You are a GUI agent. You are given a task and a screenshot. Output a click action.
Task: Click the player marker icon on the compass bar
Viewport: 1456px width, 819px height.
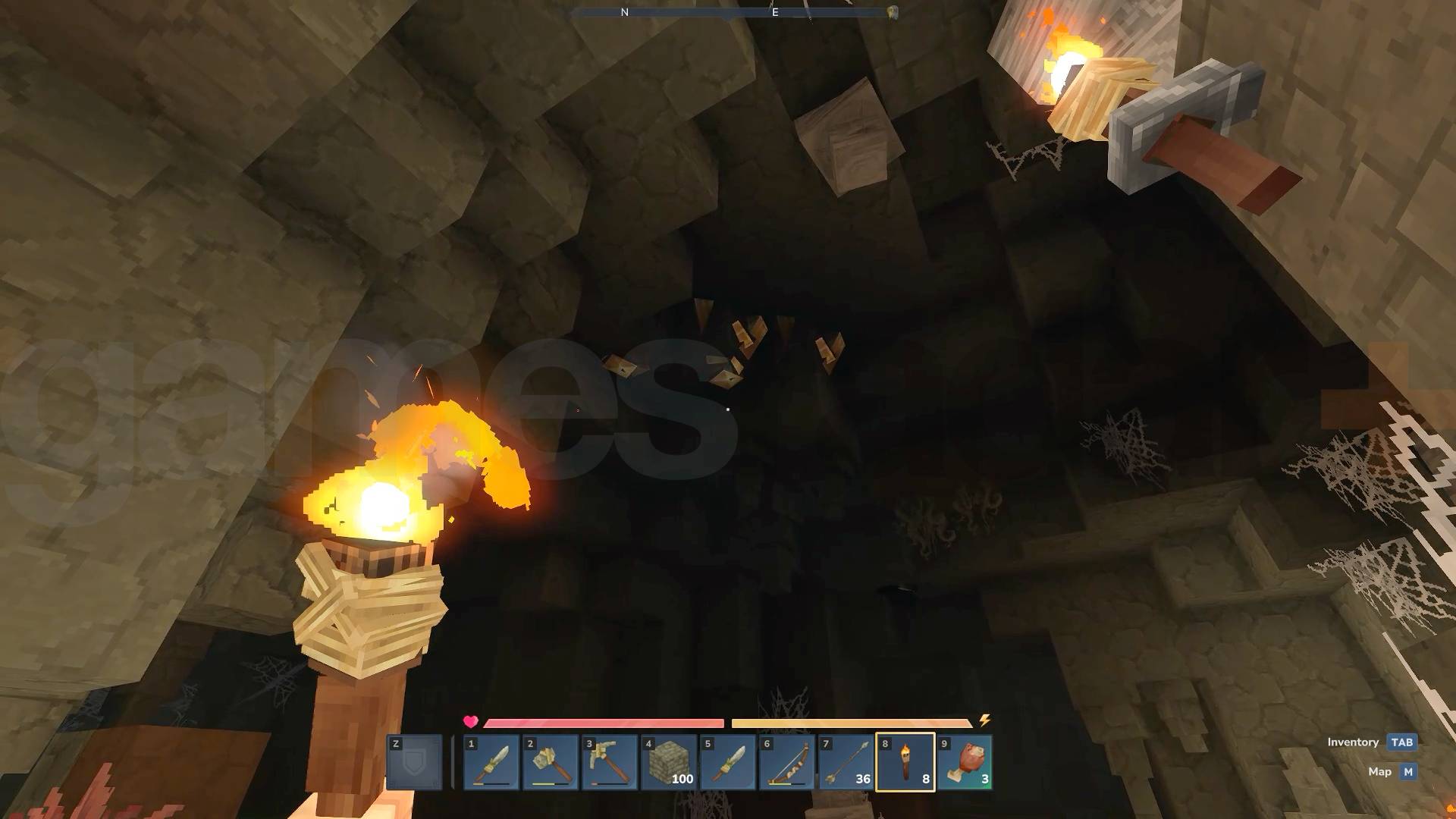[x=892, y=11]
